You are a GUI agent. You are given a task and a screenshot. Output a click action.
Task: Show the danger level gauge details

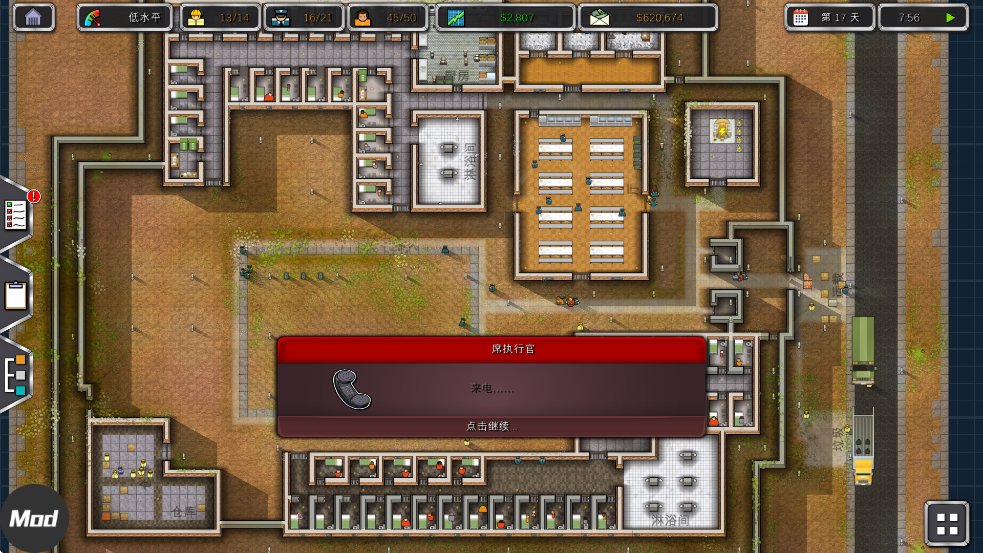(x=126, y=17)
